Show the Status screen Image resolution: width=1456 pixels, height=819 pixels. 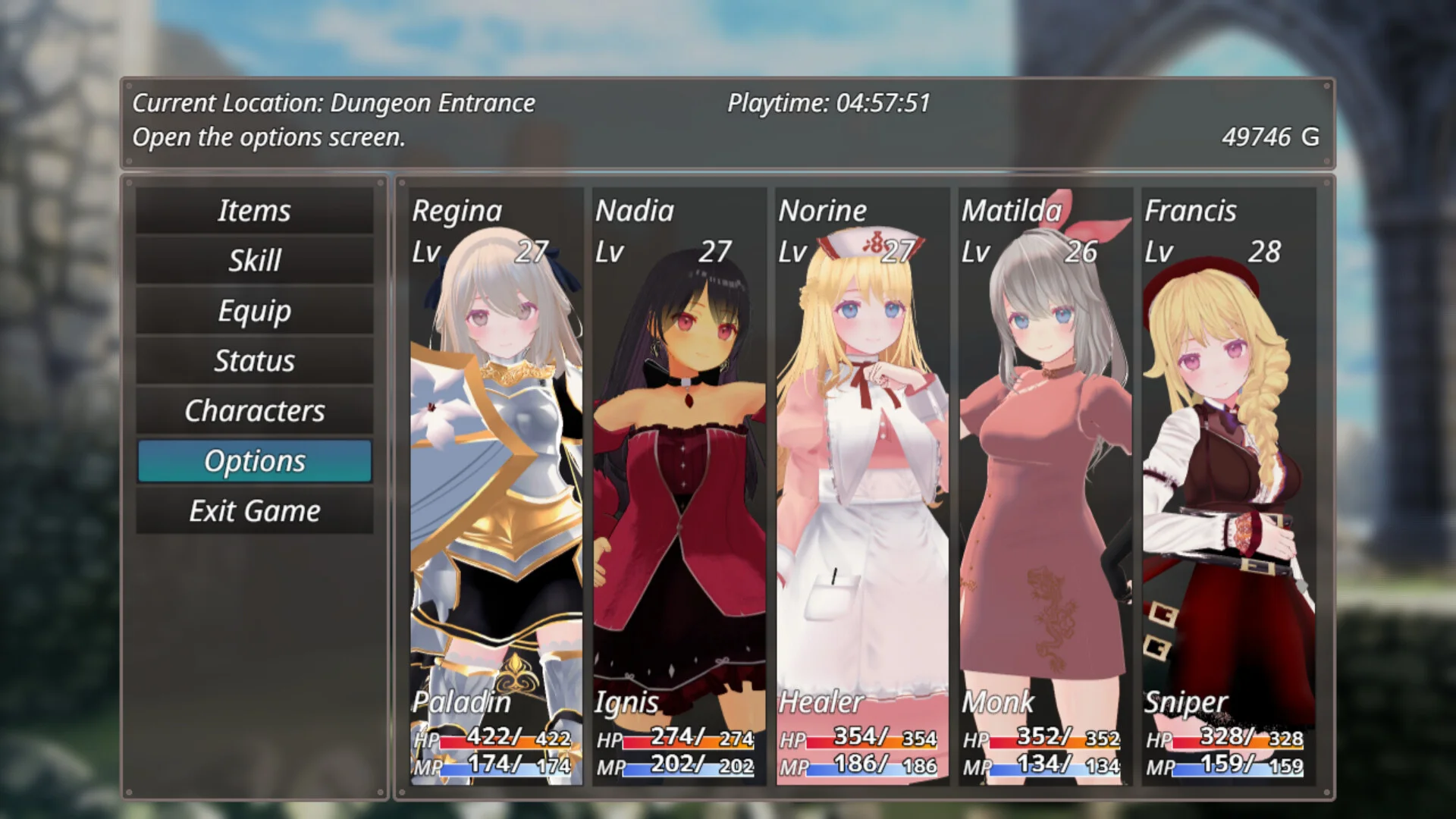(x=254, y=360)
